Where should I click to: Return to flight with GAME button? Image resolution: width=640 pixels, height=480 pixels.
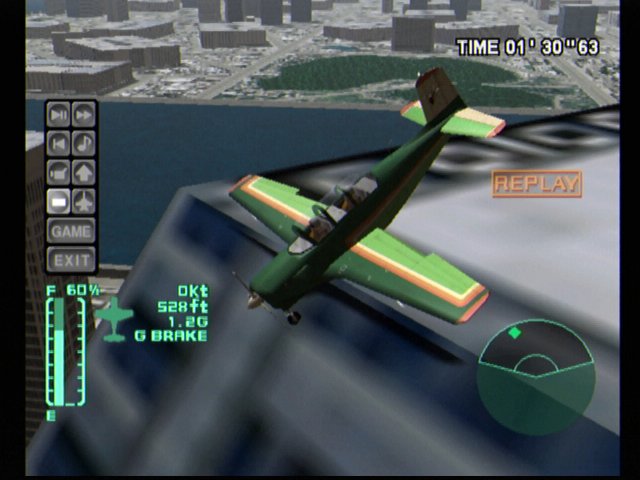[71, 231]
